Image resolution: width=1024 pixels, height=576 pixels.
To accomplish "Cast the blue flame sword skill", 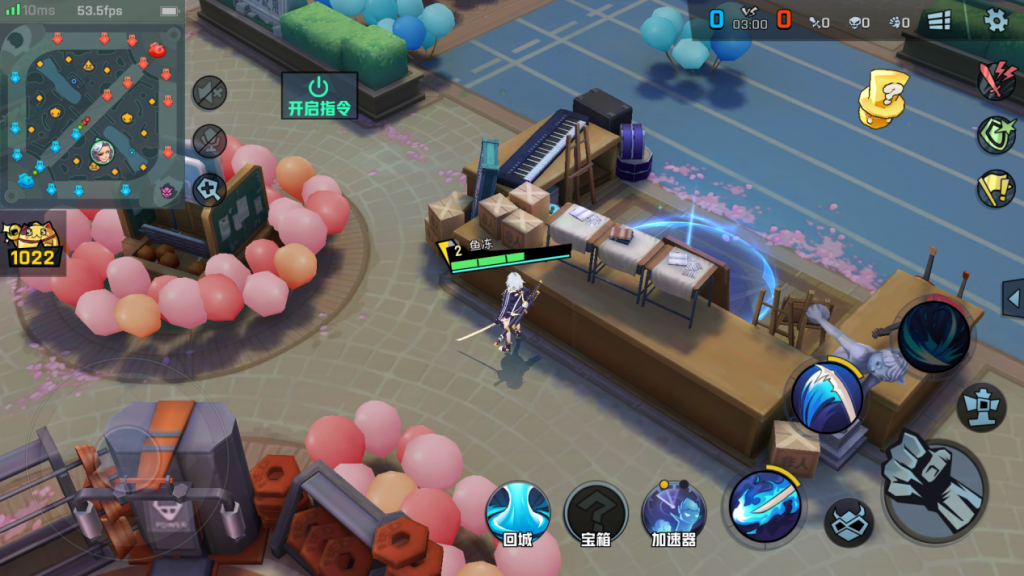I will coord(765,505).
